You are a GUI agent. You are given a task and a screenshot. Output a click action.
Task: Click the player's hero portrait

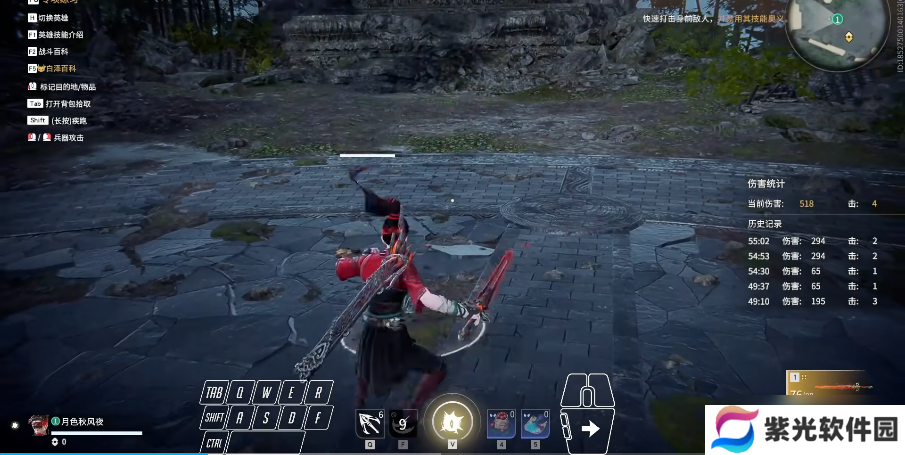pyautogui.click(x=38, y=424)
